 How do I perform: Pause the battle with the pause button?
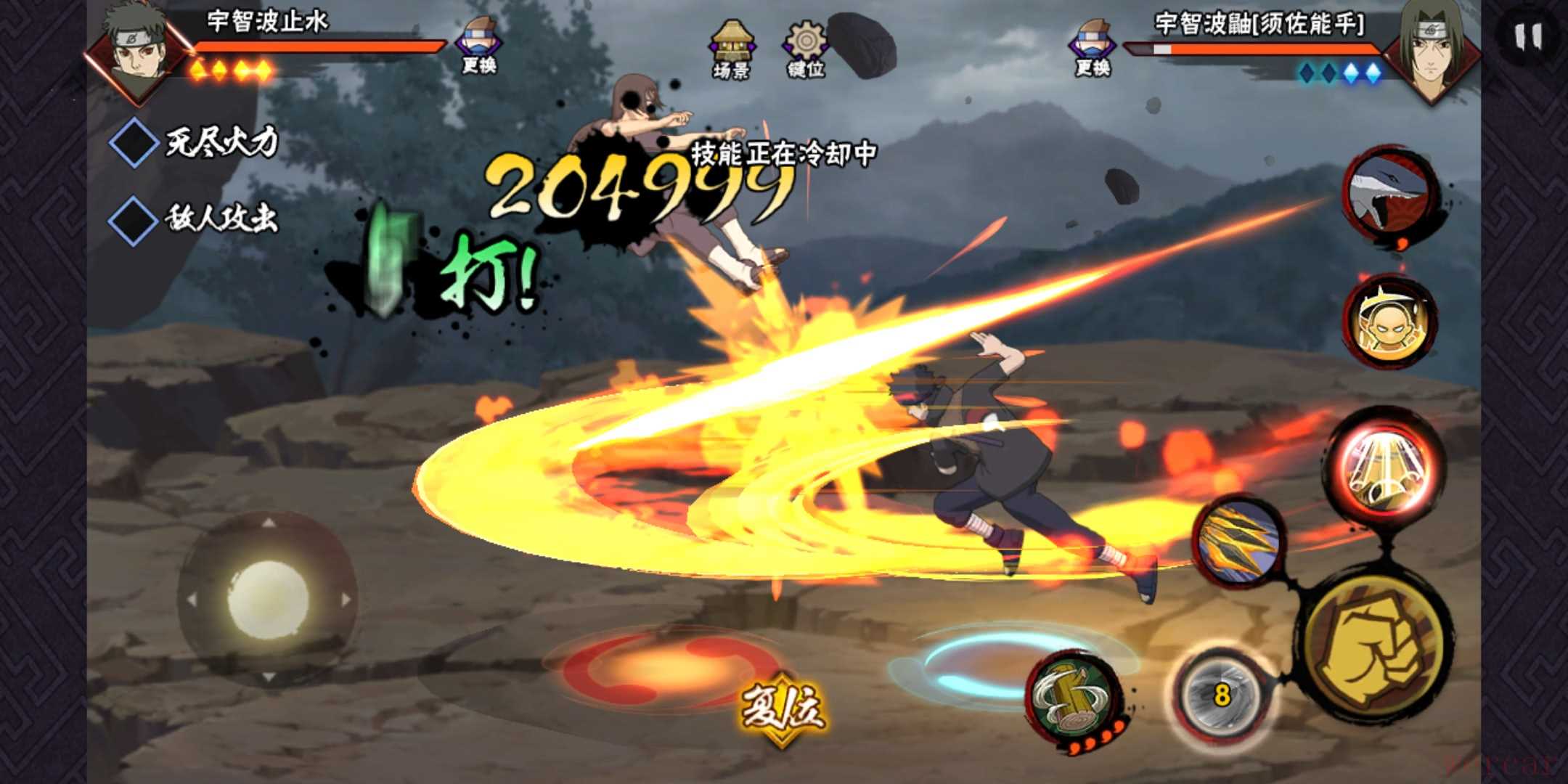(1527, 36)
